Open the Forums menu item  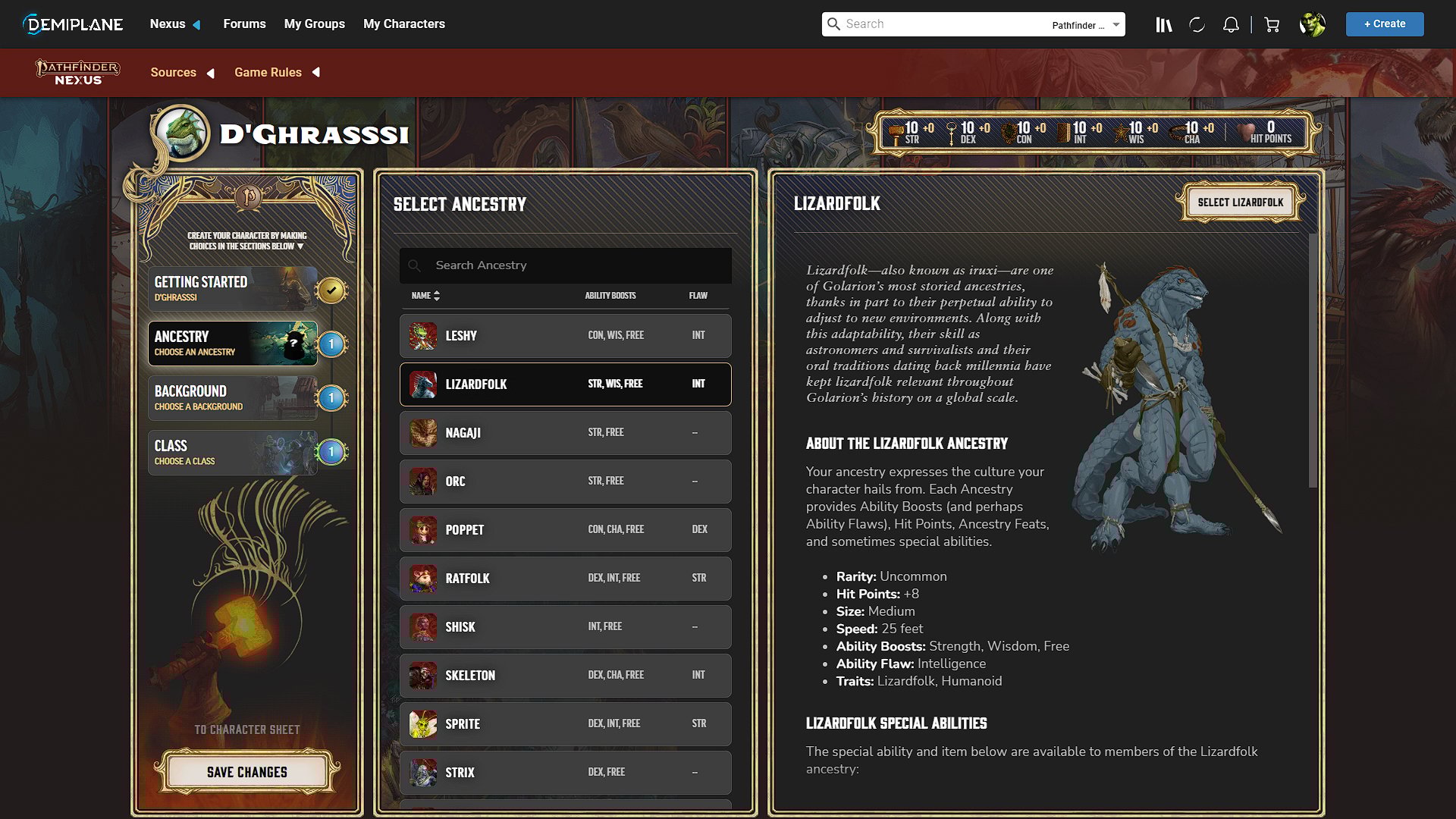click(244, 24)
